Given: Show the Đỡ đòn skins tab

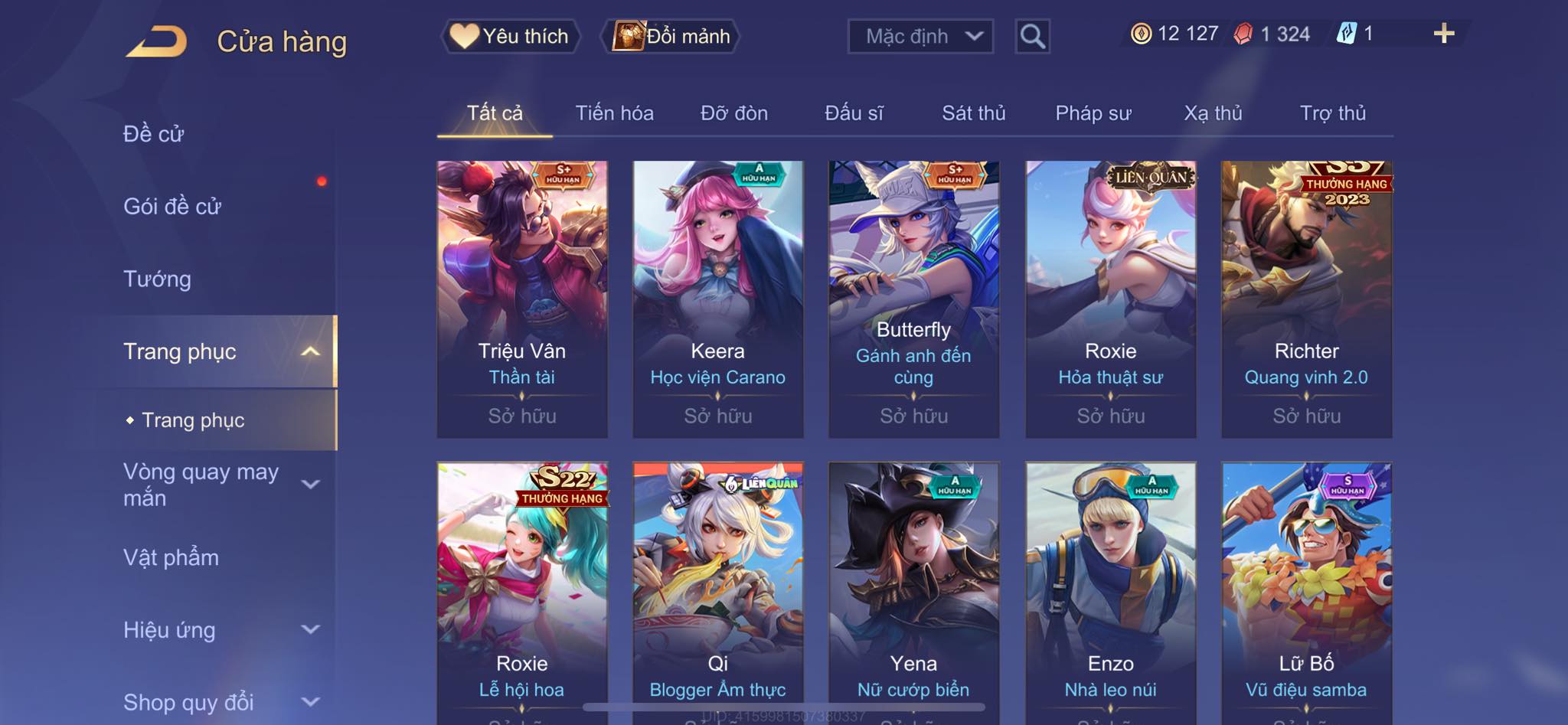Looking at the screenshot, I should coord(733,113).
